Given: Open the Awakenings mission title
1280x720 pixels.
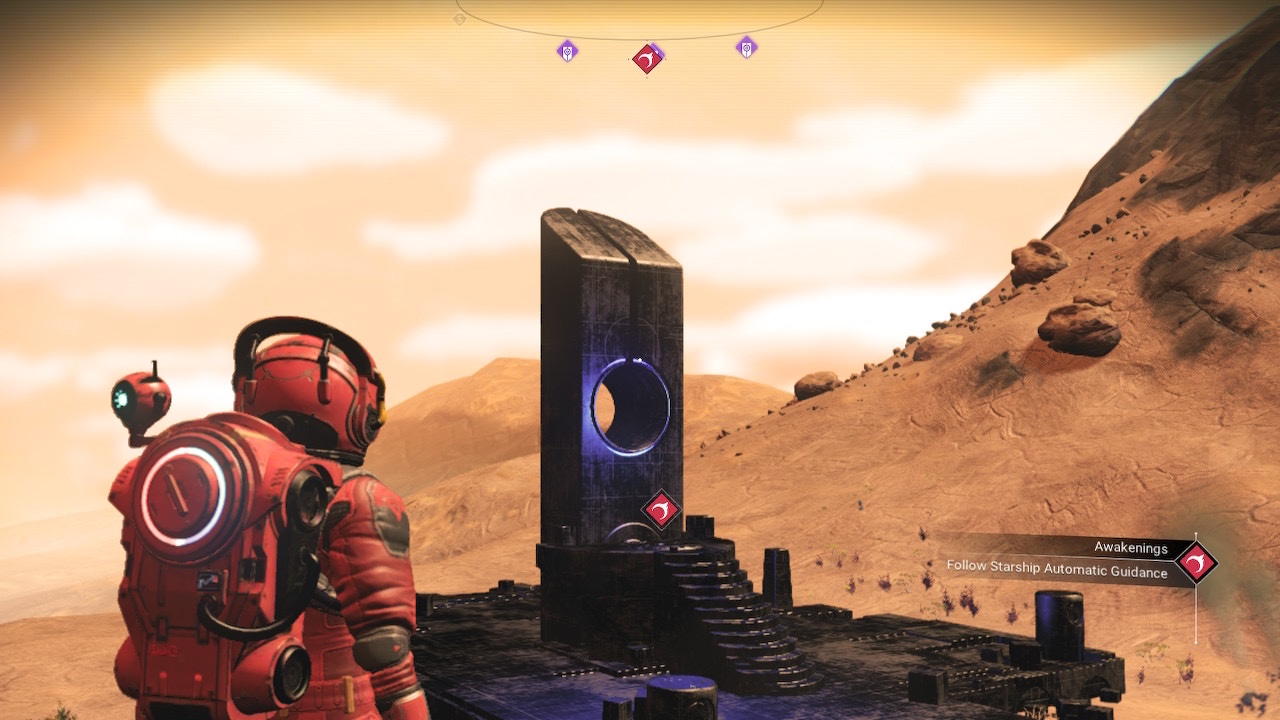Looking at the screenshot, I should coord(1130,547).
